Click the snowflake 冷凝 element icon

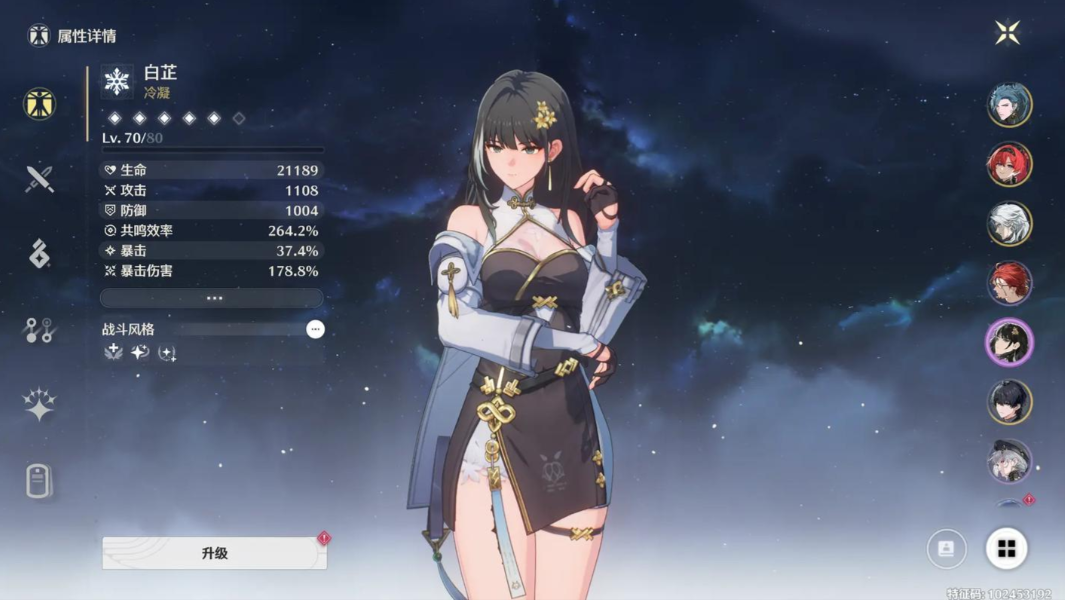click(x=118, y=82)
